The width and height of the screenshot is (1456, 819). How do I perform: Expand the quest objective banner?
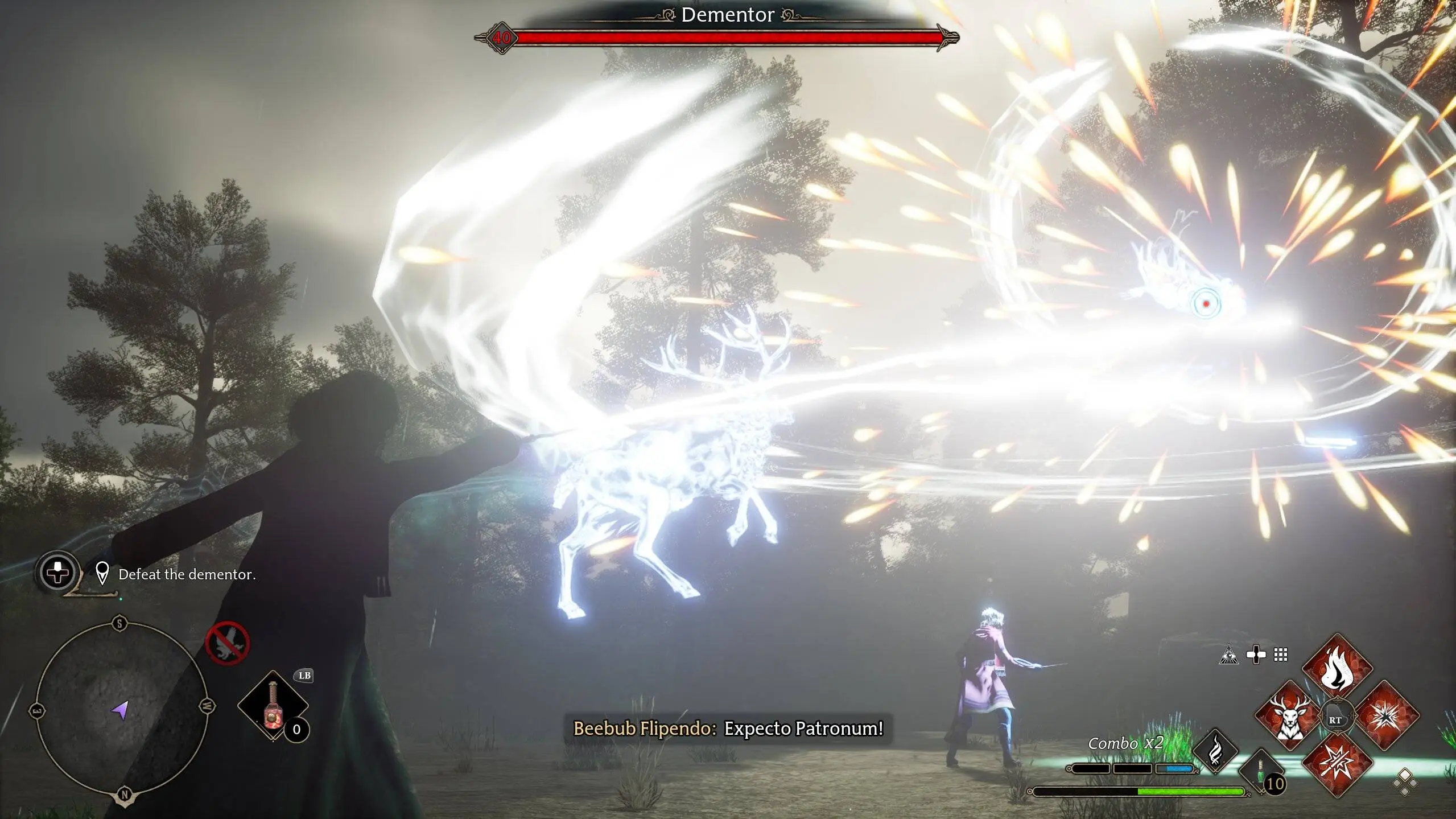(x=187, y=575)
